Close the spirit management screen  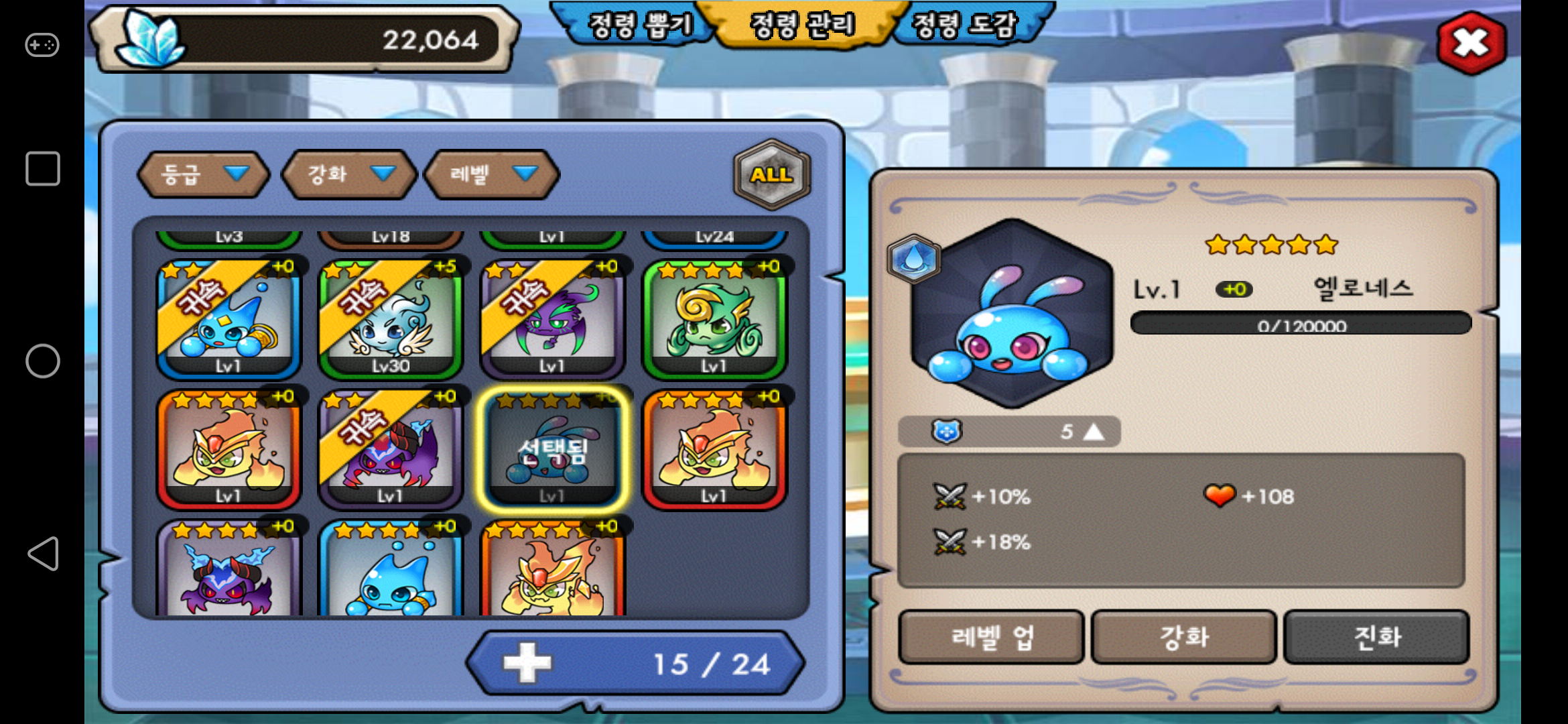click(x=1471, y=44)
